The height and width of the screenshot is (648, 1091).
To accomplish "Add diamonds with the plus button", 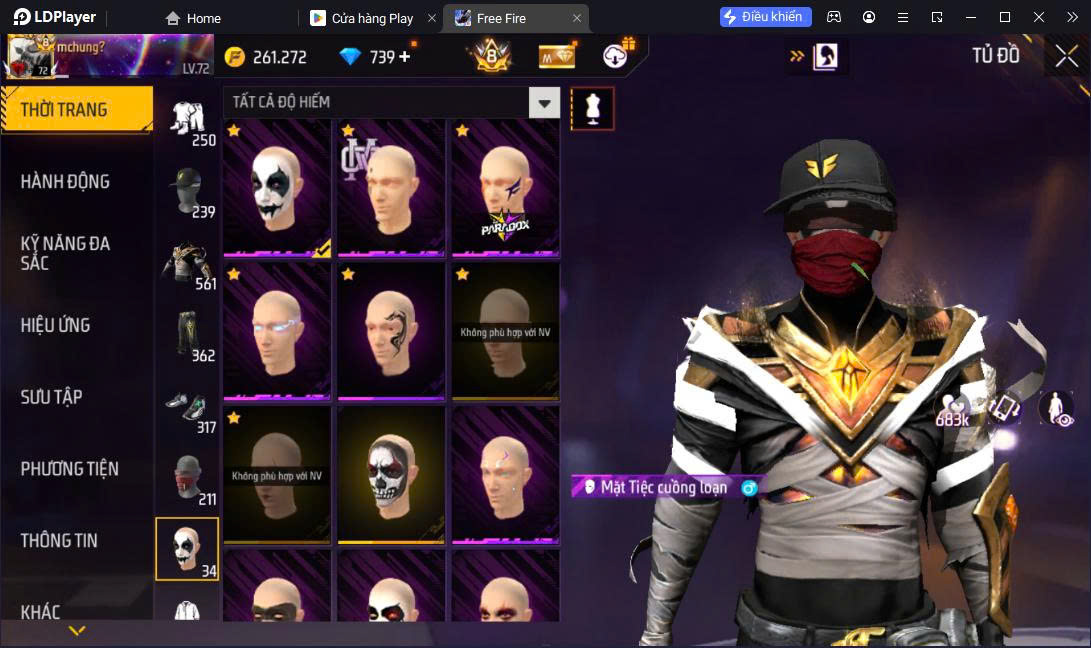I will (405, 57).
